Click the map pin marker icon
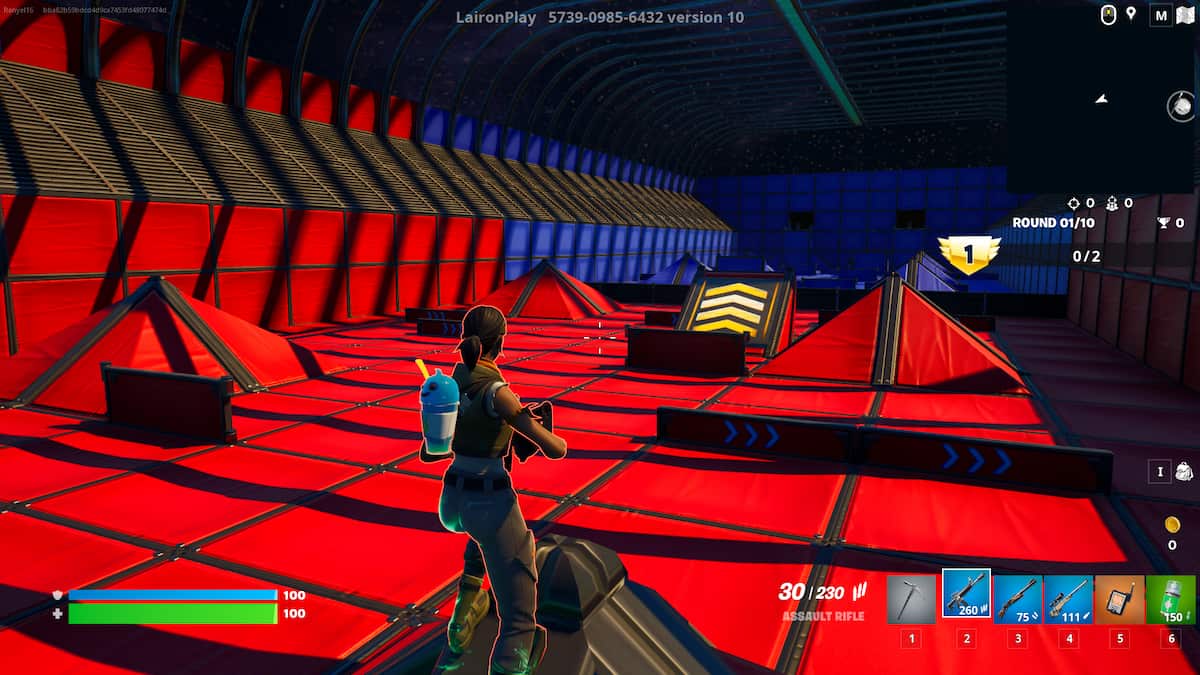This screenshot has width=1200, height=675. tap(1131, 14)
